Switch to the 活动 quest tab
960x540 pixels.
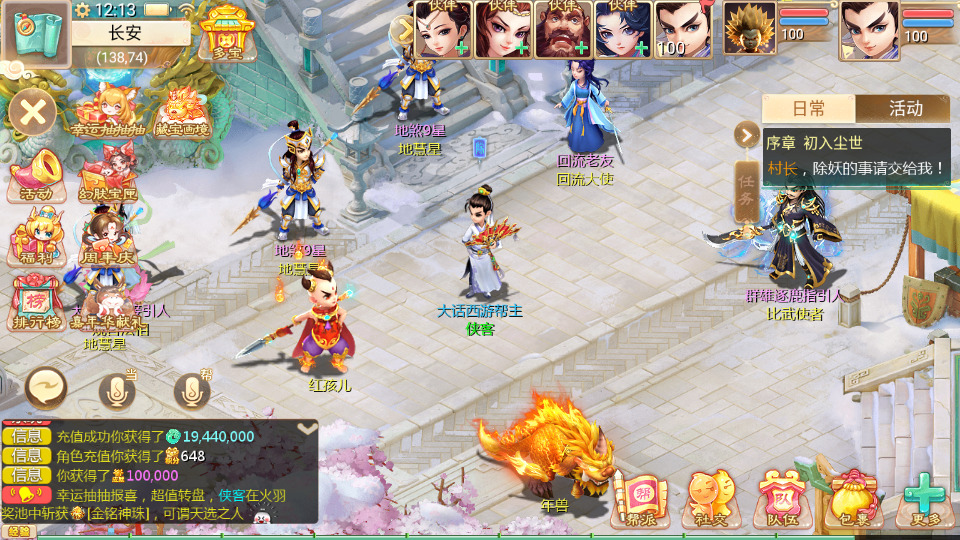click(905, 109)
